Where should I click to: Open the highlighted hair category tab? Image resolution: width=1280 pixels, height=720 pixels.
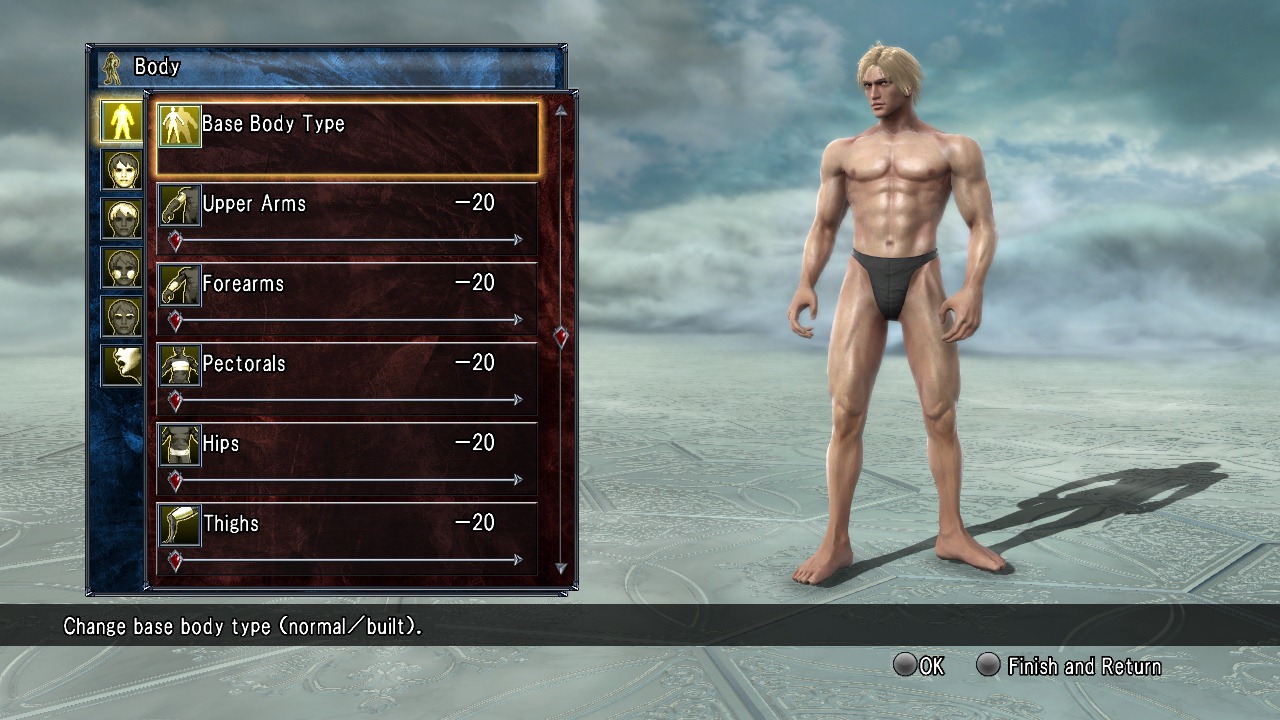click(x=122, y=219)
